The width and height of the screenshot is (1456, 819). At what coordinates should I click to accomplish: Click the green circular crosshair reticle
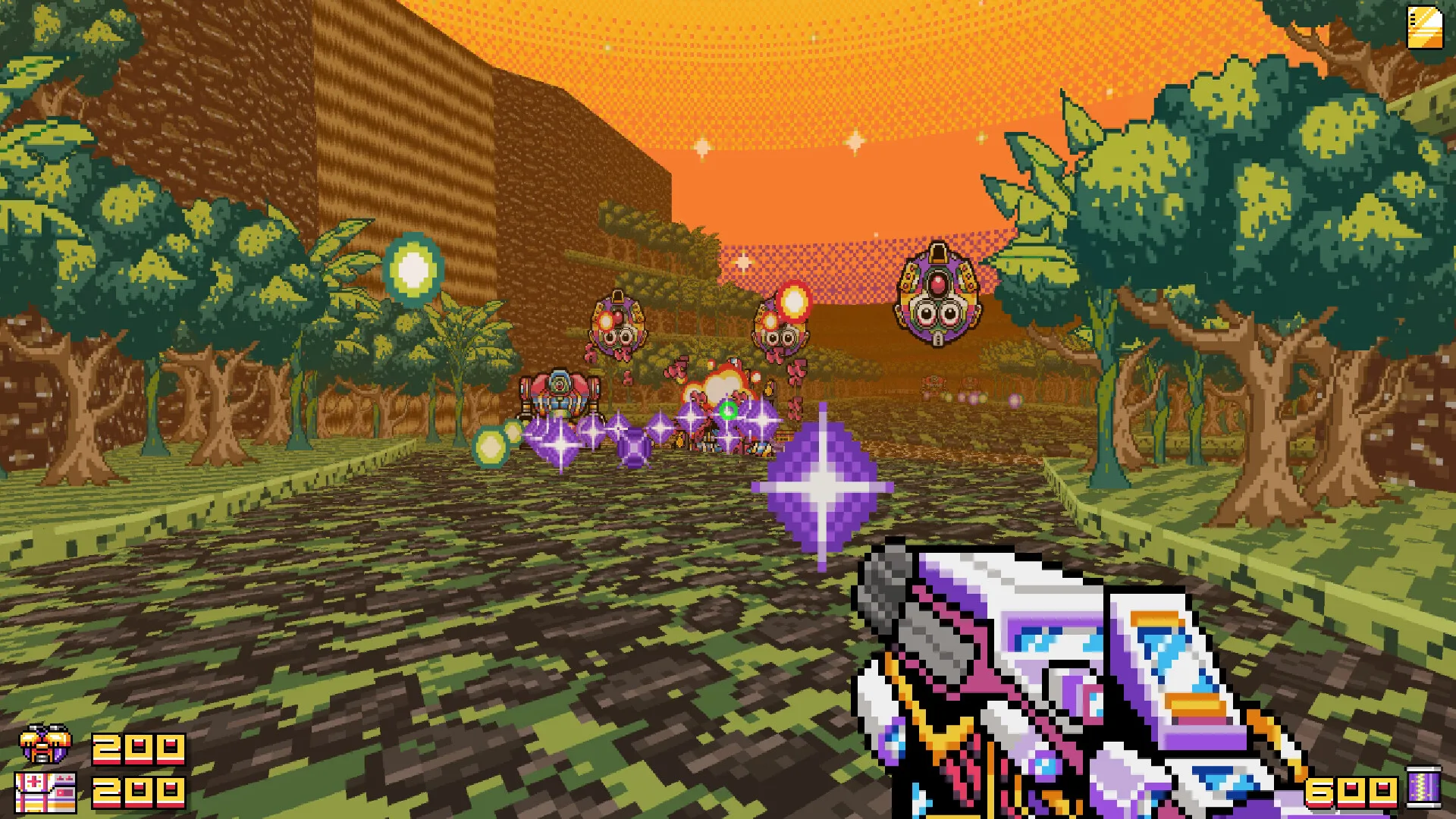(x=730, y=409)
